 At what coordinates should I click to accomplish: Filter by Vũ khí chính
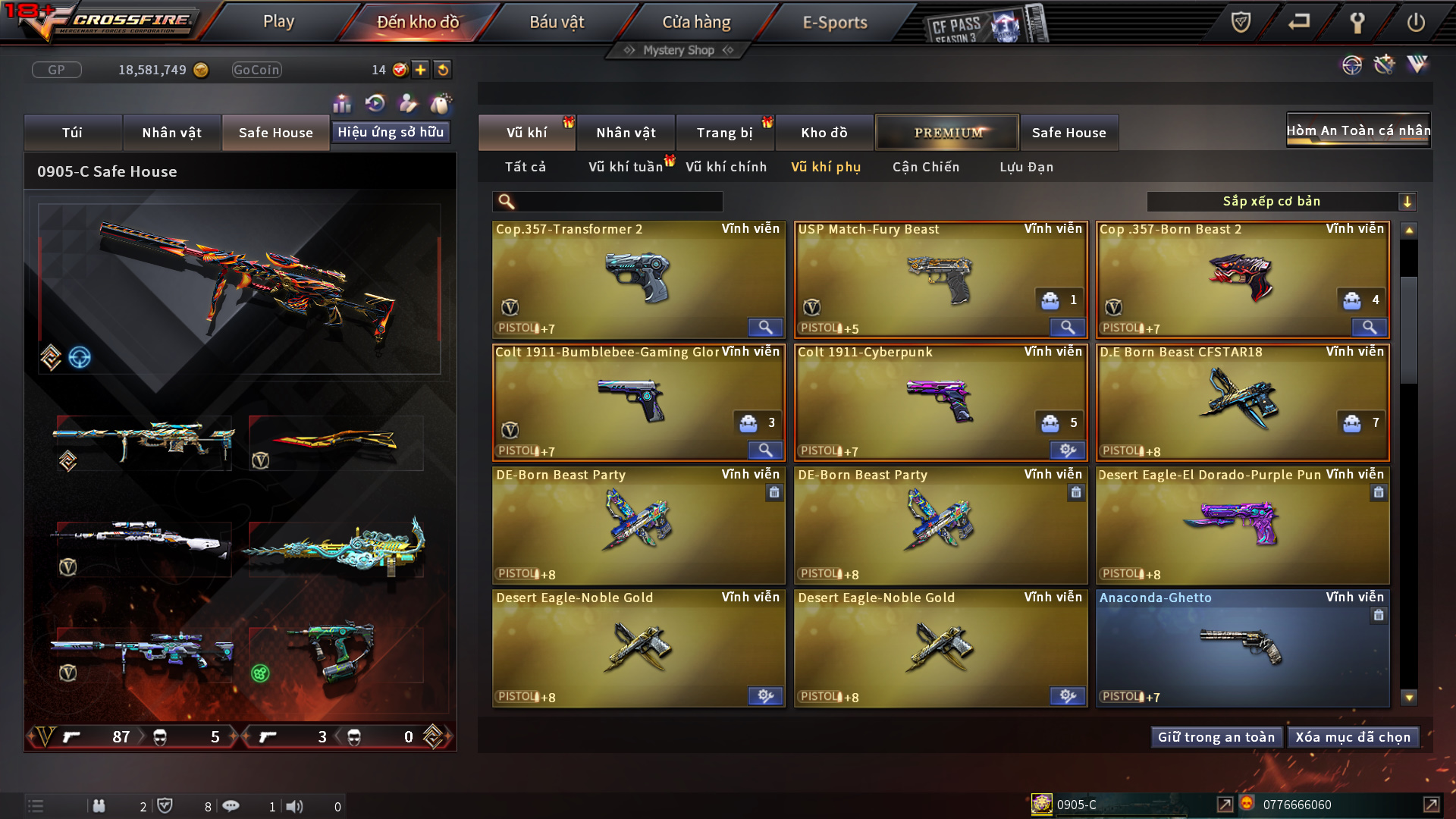[x=726, y=167]
